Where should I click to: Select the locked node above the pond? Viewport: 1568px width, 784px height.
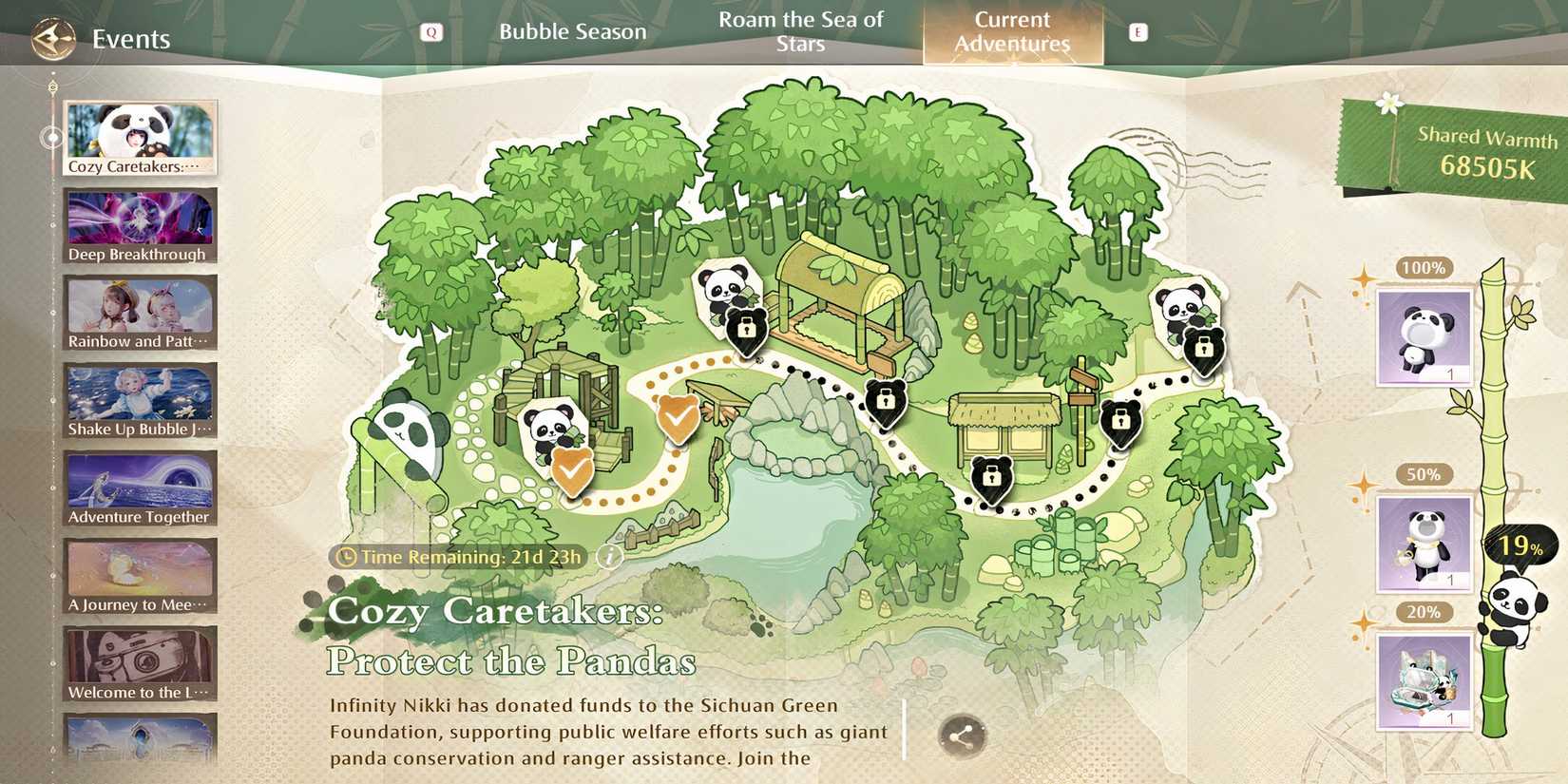(886, 404)
